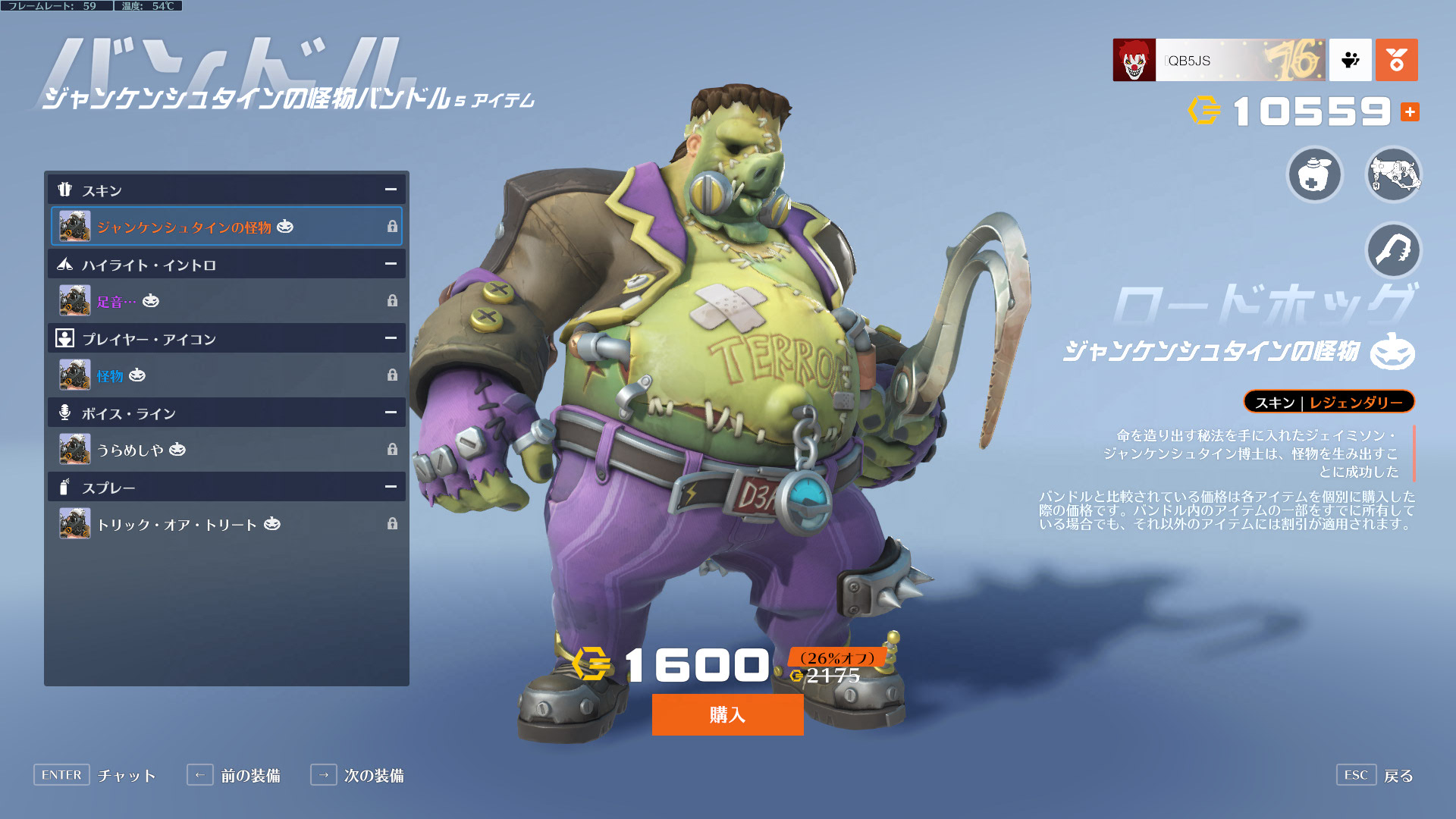The width and height of the screenshot is (1456, 819).
Task: Go to the next equipment 次の装備
Action: [x=357, y=775]
